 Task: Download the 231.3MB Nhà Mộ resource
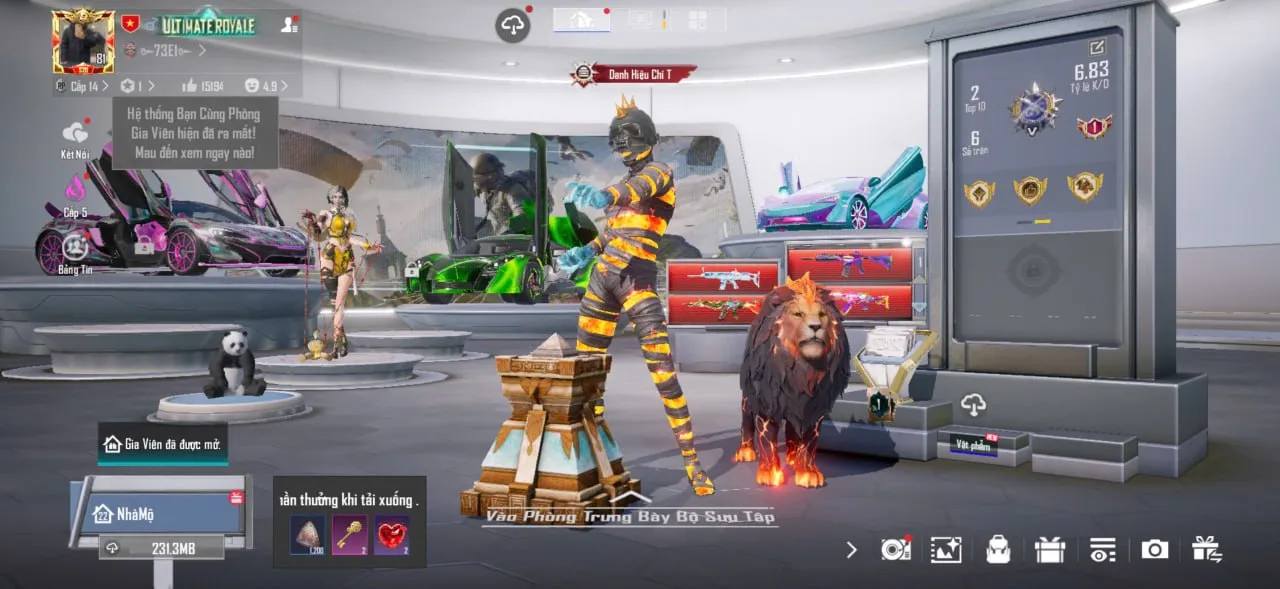pos(160,548)
